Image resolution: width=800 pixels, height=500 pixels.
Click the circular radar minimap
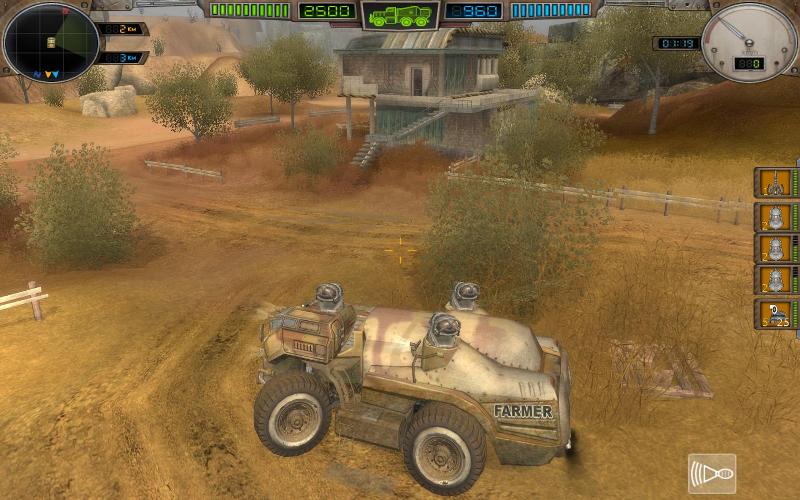51,42
